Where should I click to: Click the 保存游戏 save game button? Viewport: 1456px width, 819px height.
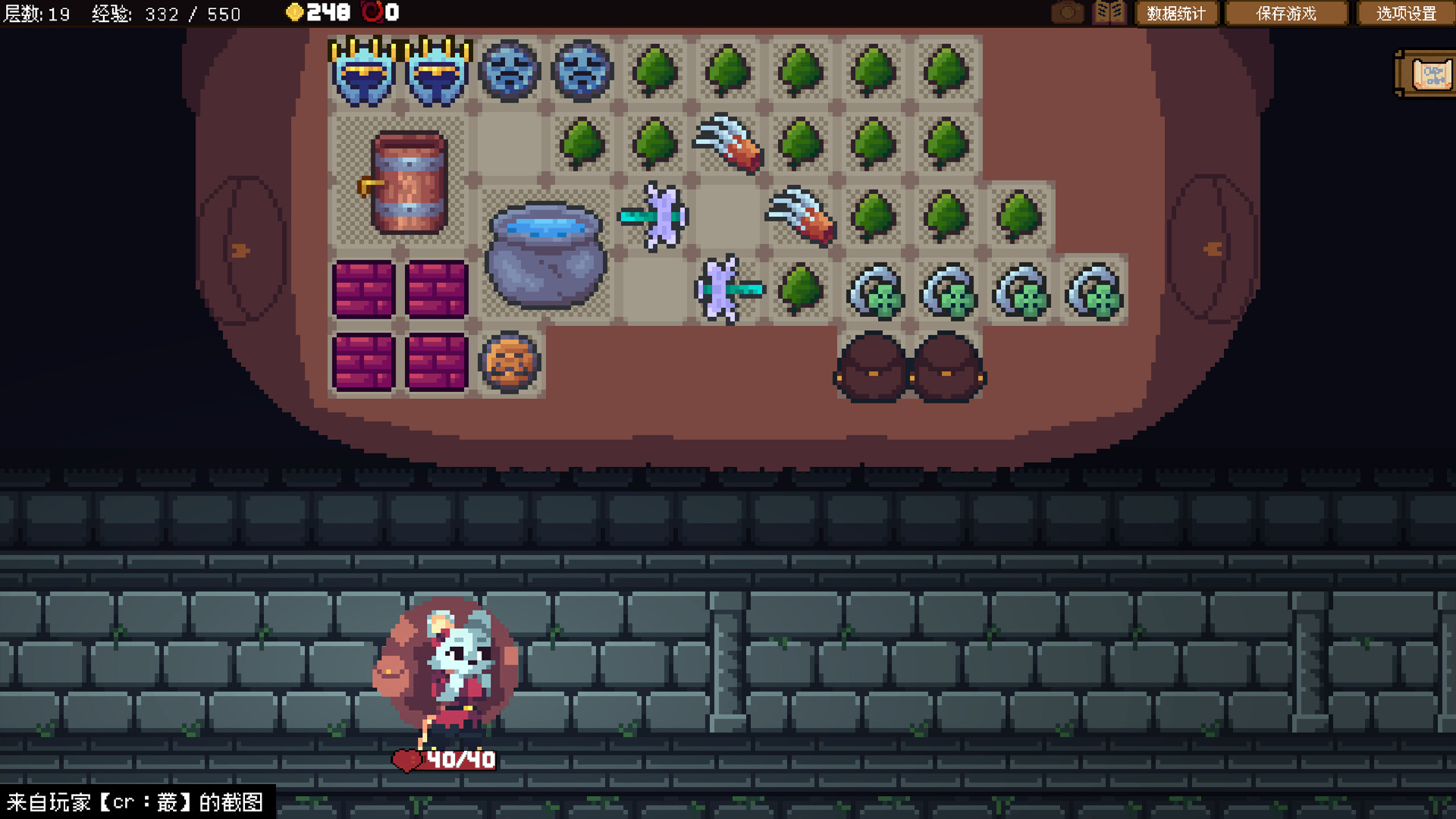point(1286,14)
